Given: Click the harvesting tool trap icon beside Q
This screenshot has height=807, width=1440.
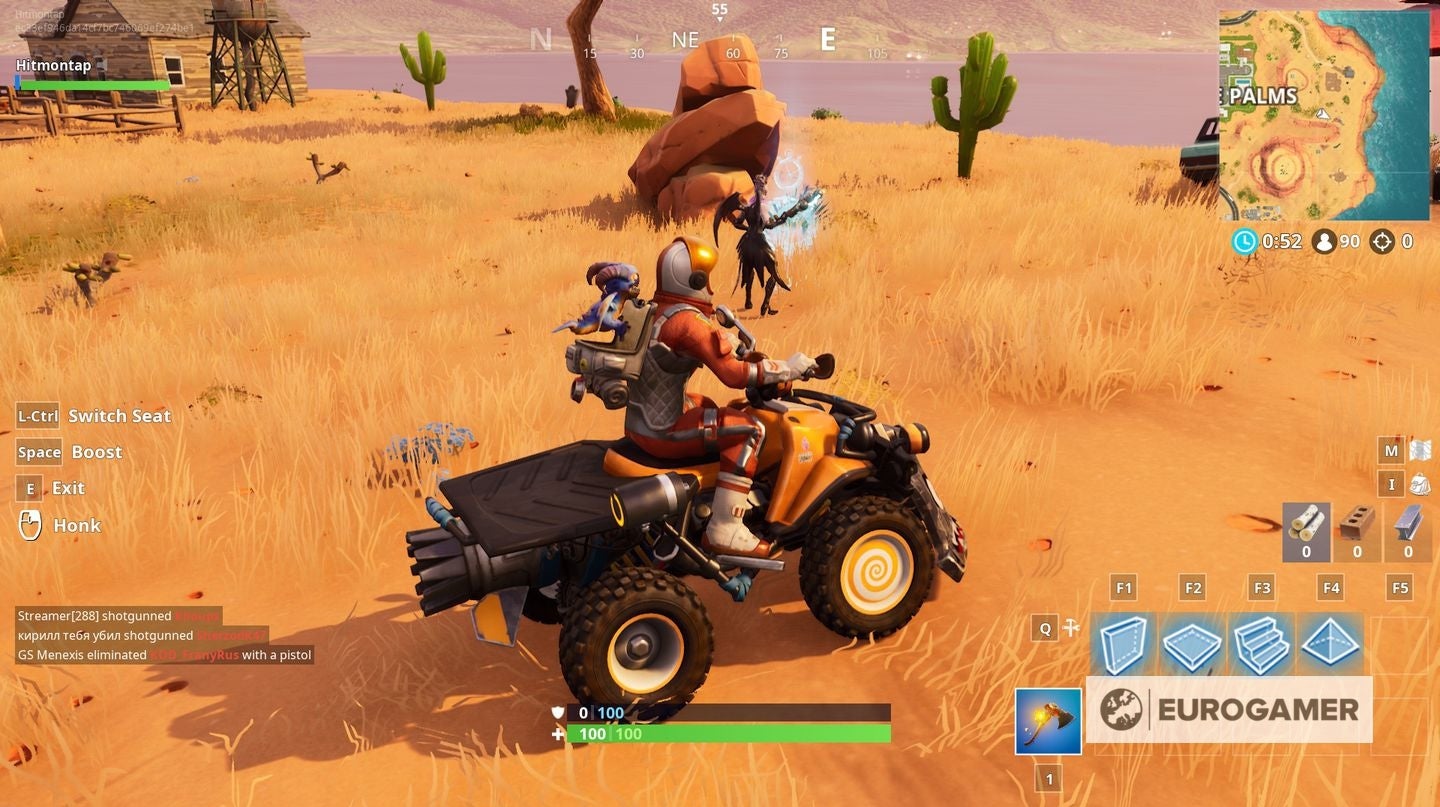Looking at the screenshot, I should [1069, 628].
